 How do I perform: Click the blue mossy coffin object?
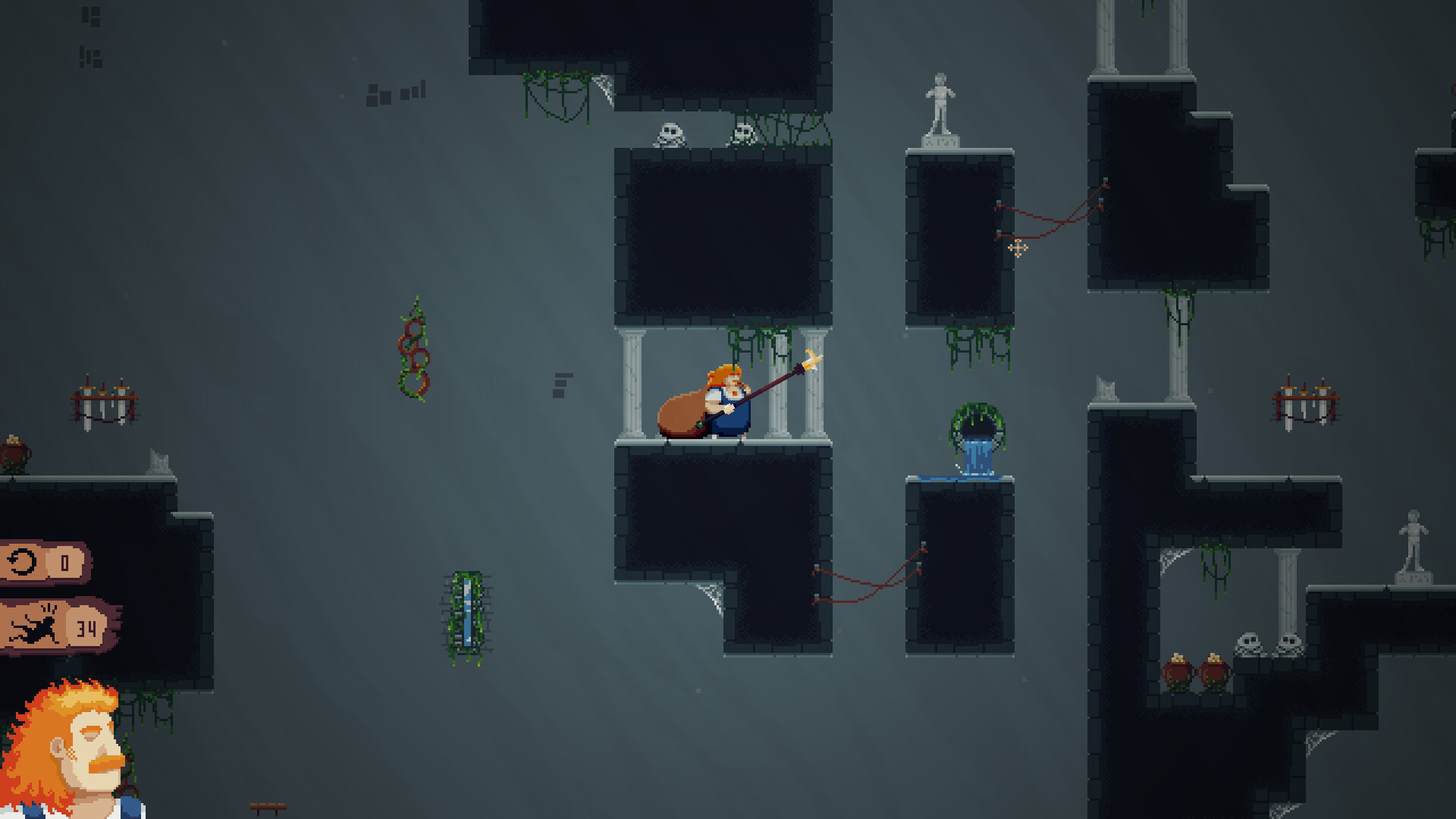click(466, 616)
